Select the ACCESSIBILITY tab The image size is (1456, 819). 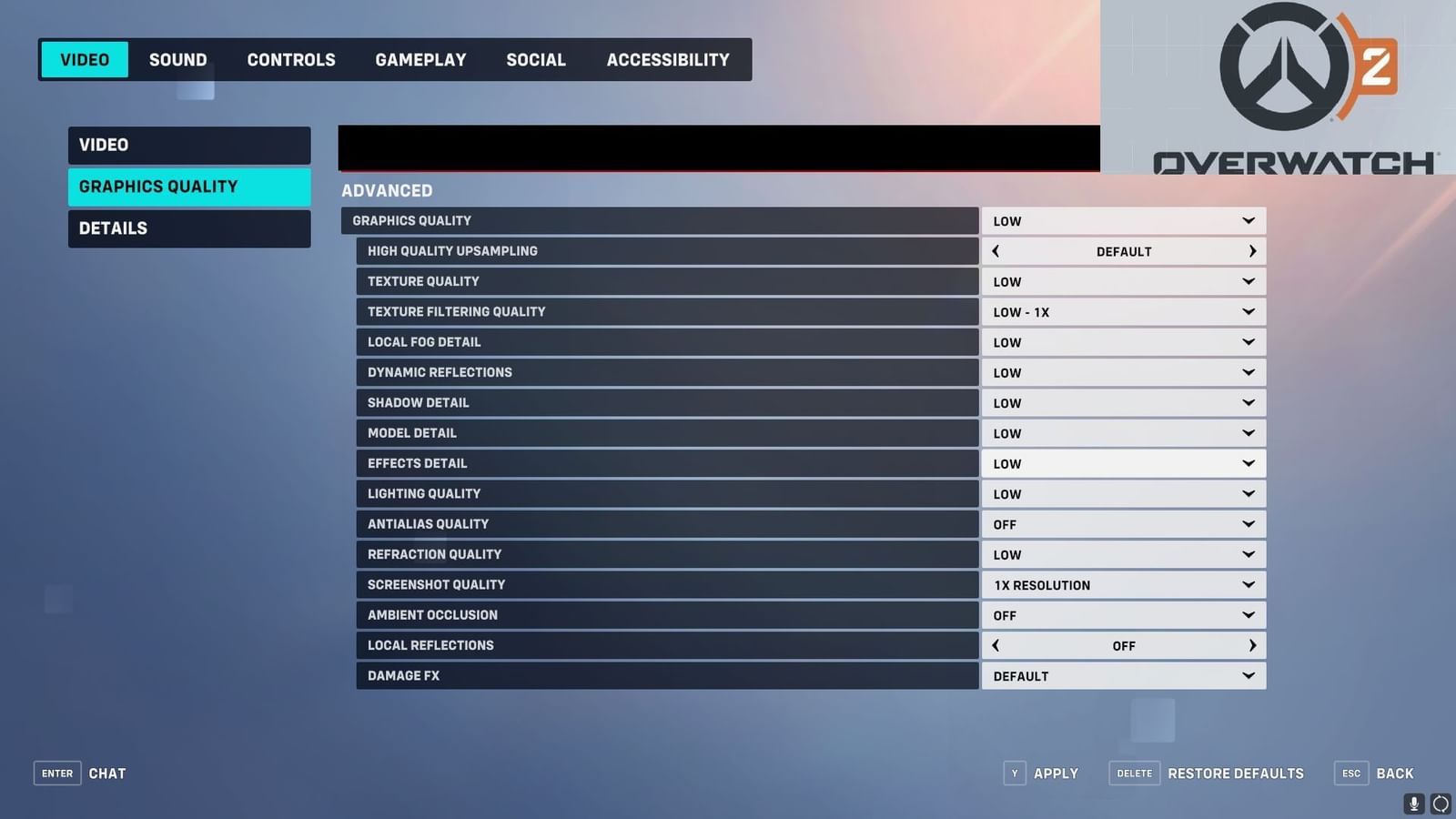[668, 59]
